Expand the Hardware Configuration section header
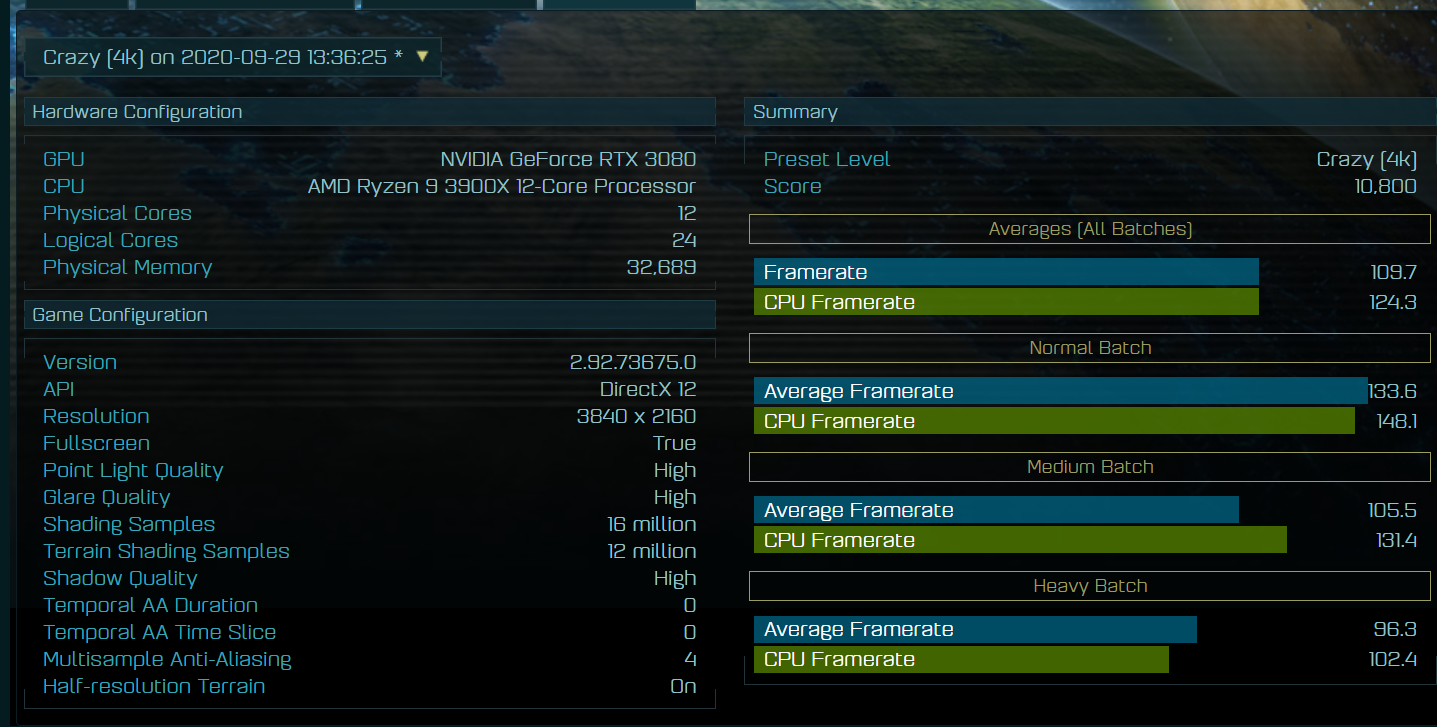 pos(137,111)
